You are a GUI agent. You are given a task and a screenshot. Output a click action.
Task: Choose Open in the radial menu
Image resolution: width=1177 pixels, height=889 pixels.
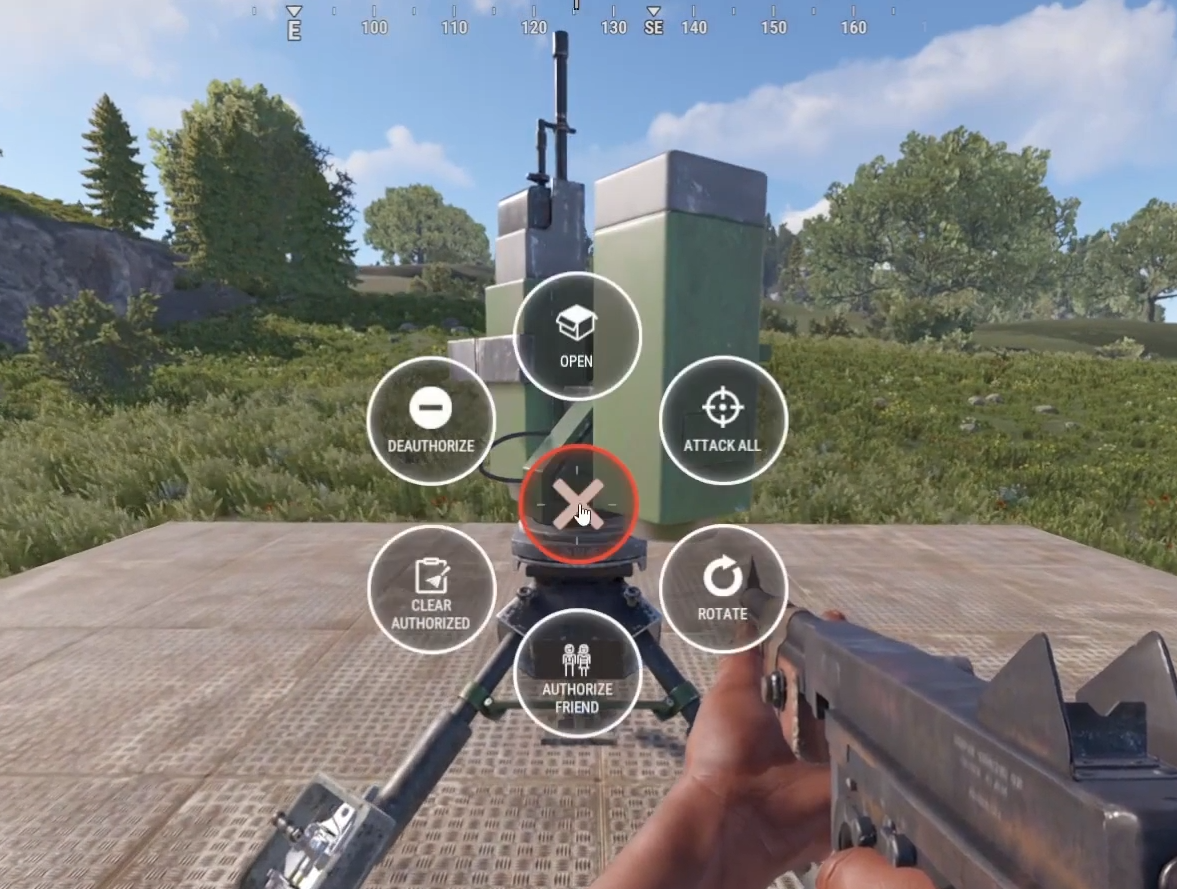click(577, 336)
